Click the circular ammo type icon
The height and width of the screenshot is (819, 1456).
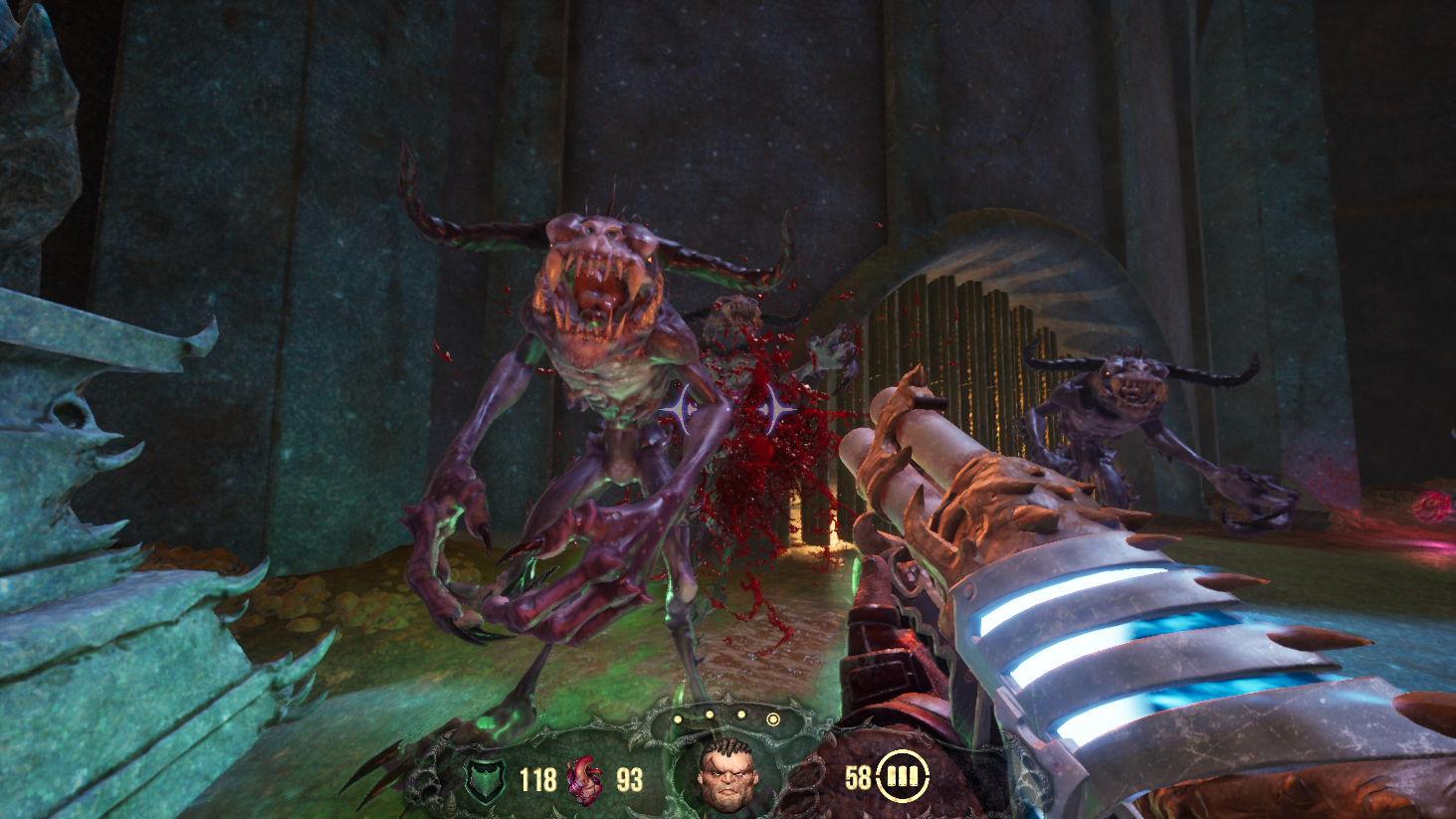(902, 775)
